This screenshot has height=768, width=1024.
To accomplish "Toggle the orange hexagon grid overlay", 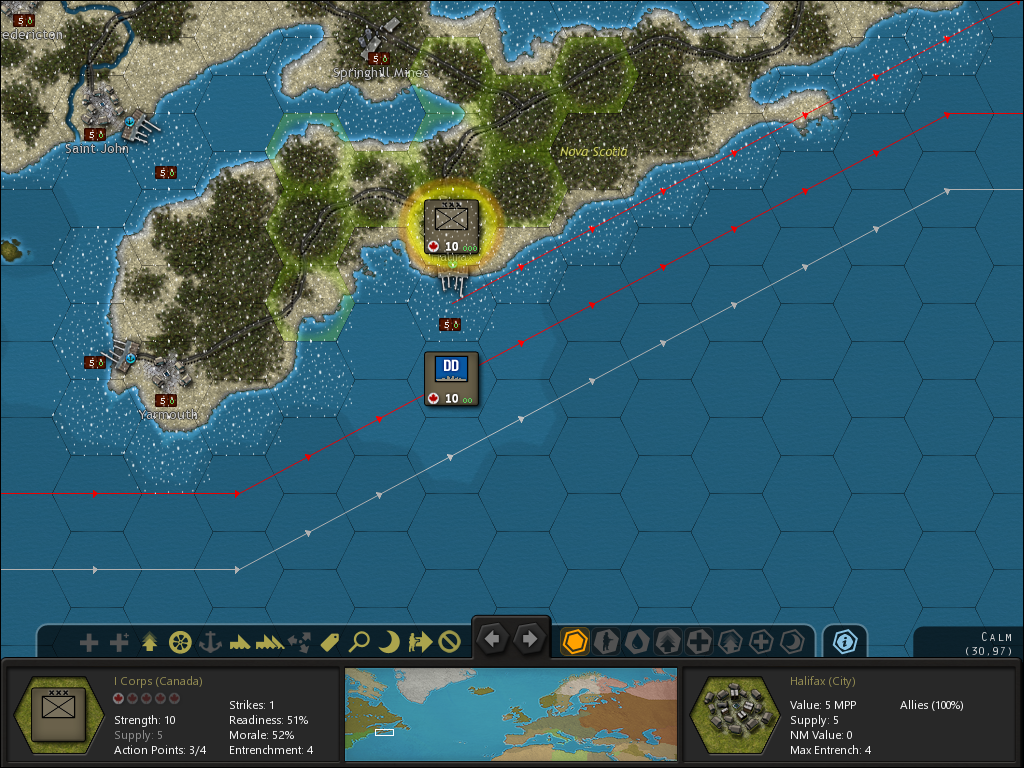I will (x=575, y=641).
